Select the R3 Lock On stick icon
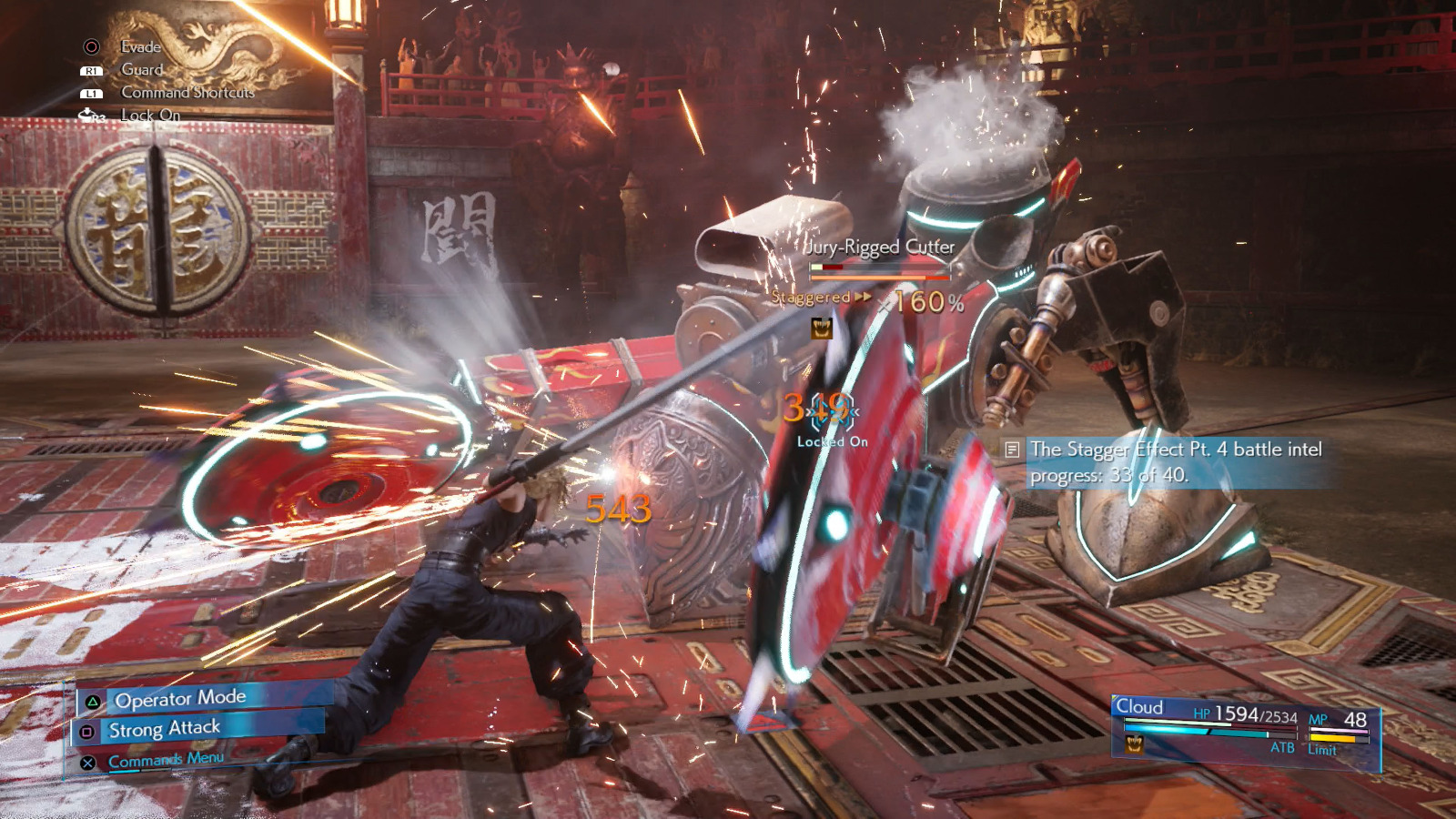This screenshot has width=1456, height=819. 89,116
